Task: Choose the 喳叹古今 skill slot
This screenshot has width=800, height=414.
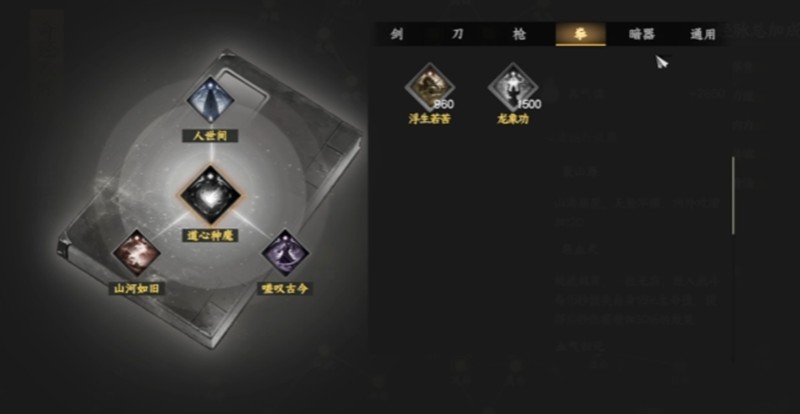Action: pyautogui.click(x=282, y=254)
